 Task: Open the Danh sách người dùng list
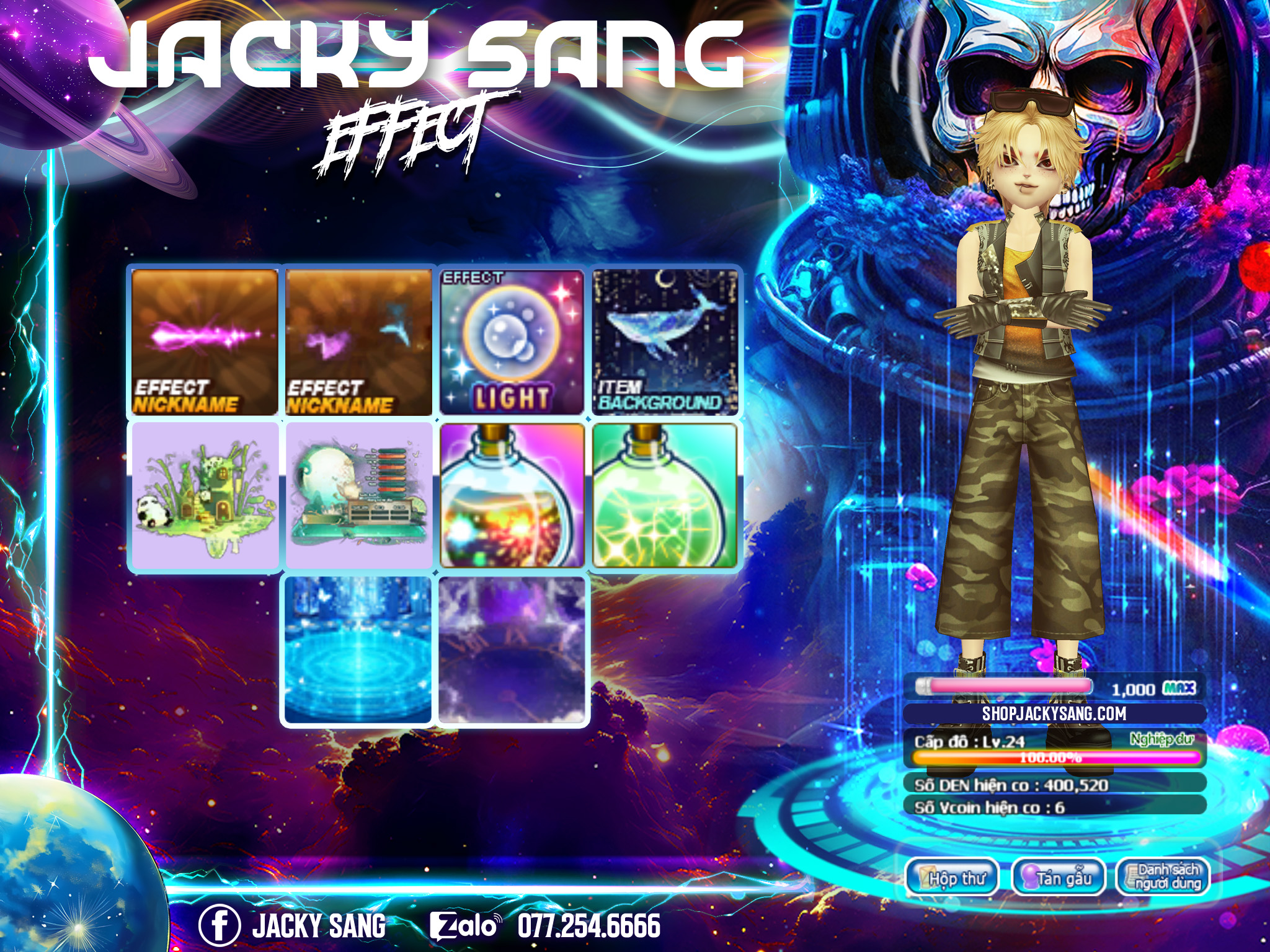1163,878
